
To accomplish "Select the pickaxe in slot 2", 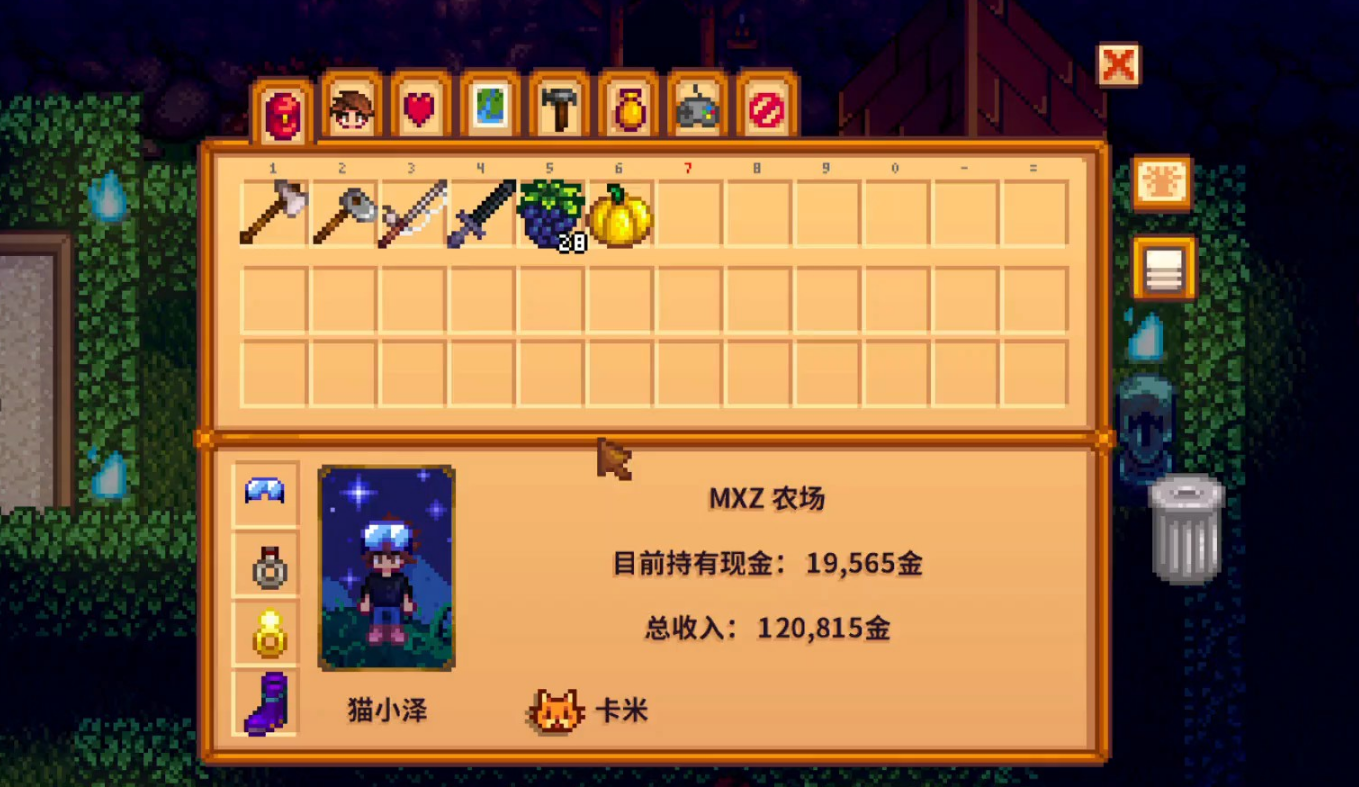I will (343, 212).
